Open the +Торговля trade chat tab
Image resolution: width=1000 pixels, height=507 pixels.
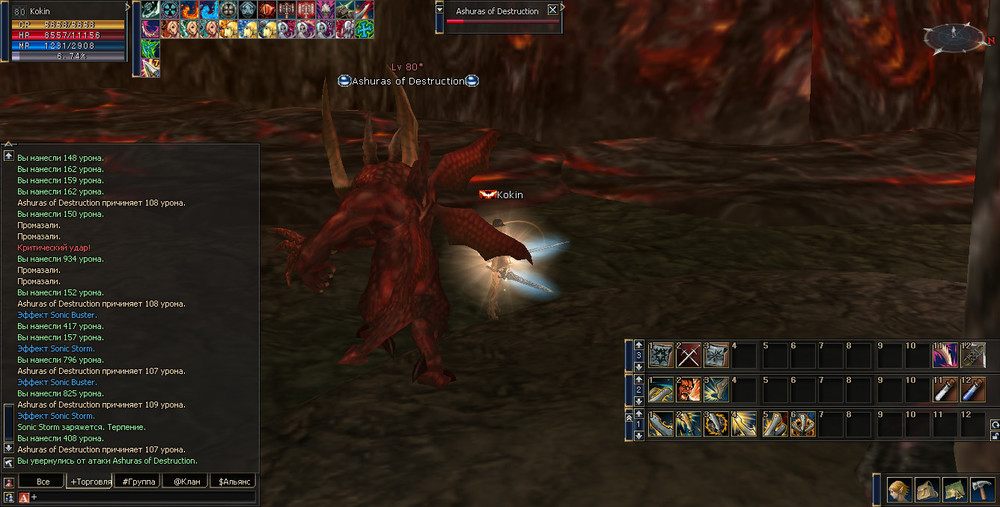pos(89,481)
